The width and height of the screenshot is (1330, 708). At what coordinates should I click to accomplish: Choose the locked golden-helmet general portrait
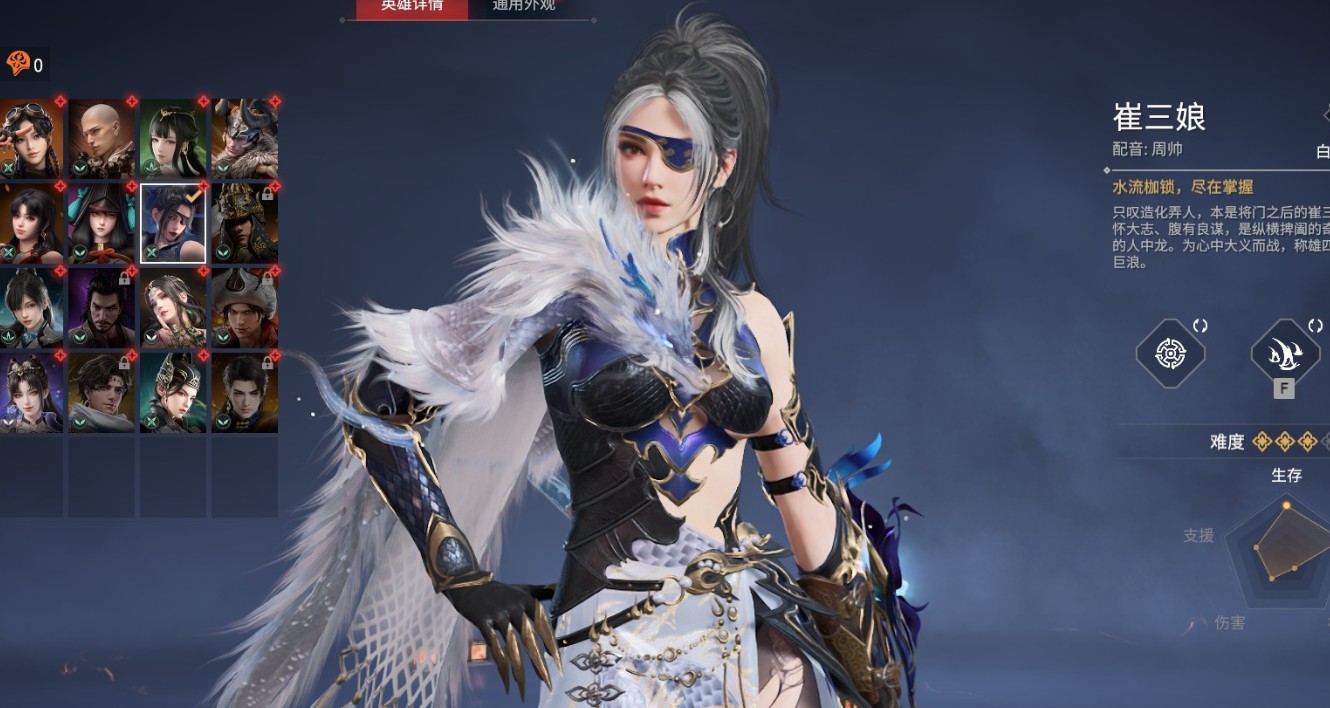pyautogui.click(x=245, y=222)
